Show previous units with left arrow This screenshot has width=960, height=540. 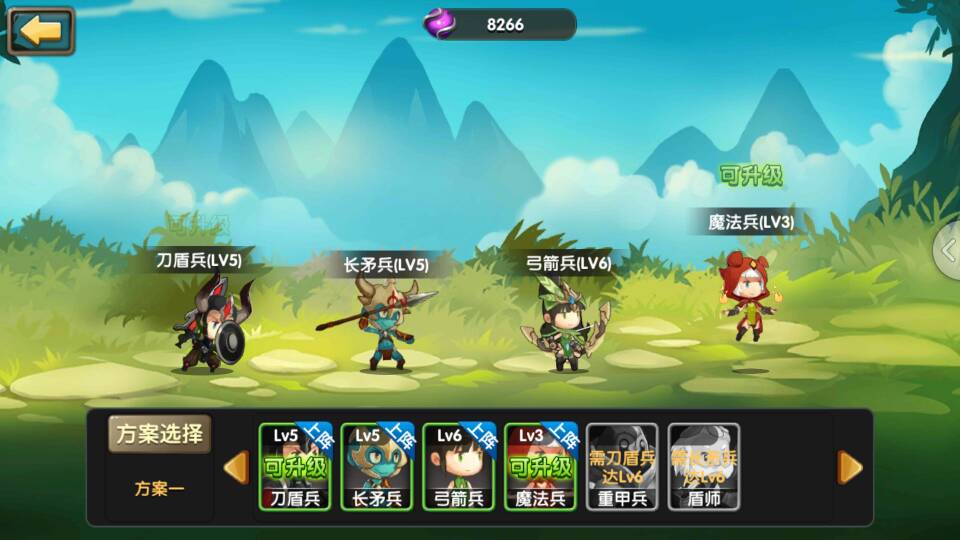[x=236, y=467]
